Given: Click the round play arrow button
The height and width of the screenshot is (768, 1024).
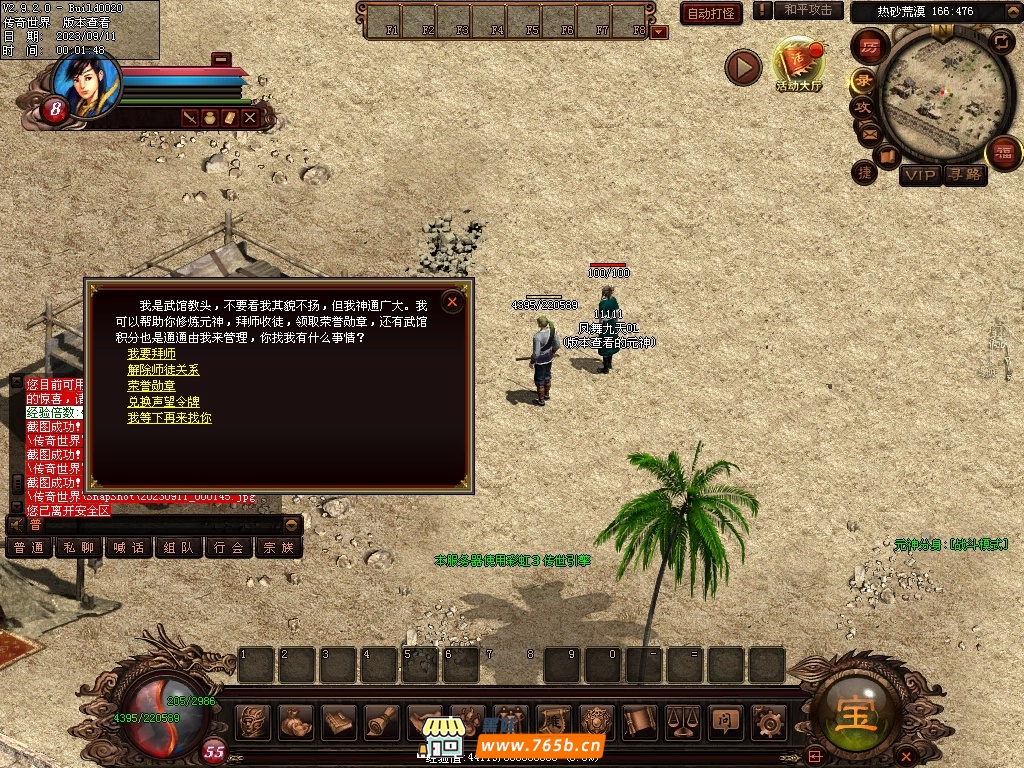Looking at the screenshot, I should pos(743,67).
